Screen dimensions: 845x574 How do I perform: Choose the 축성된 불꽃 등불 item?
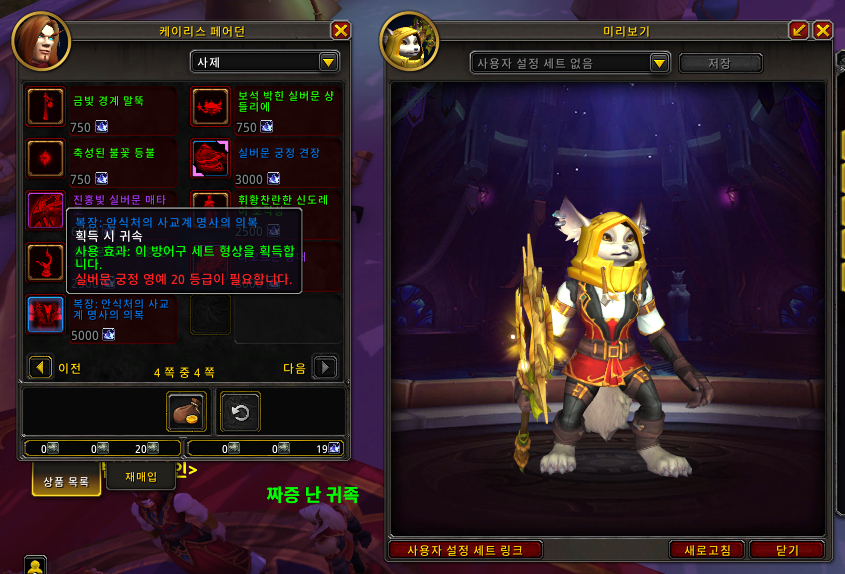tap(46, 158)
